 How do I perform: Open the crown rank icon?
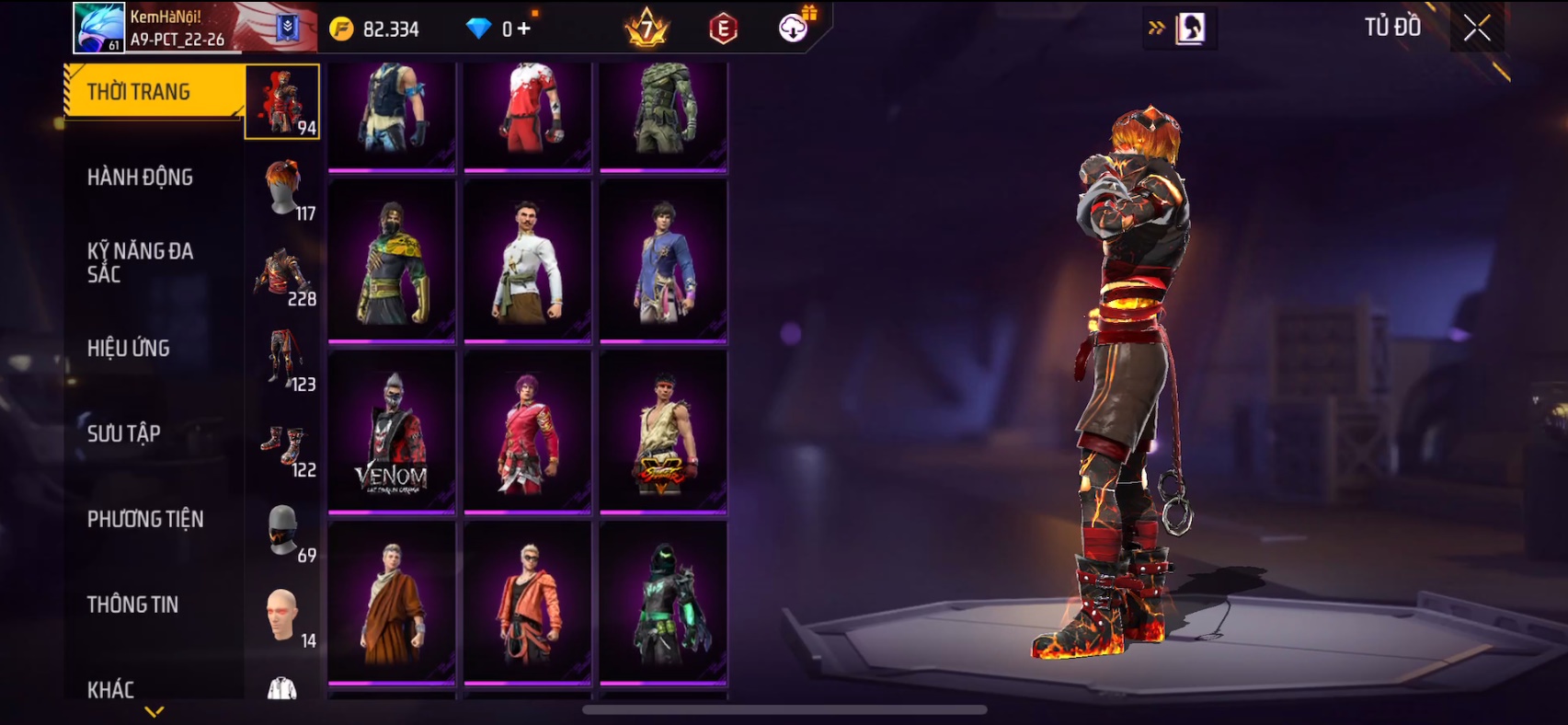point(647,29)
